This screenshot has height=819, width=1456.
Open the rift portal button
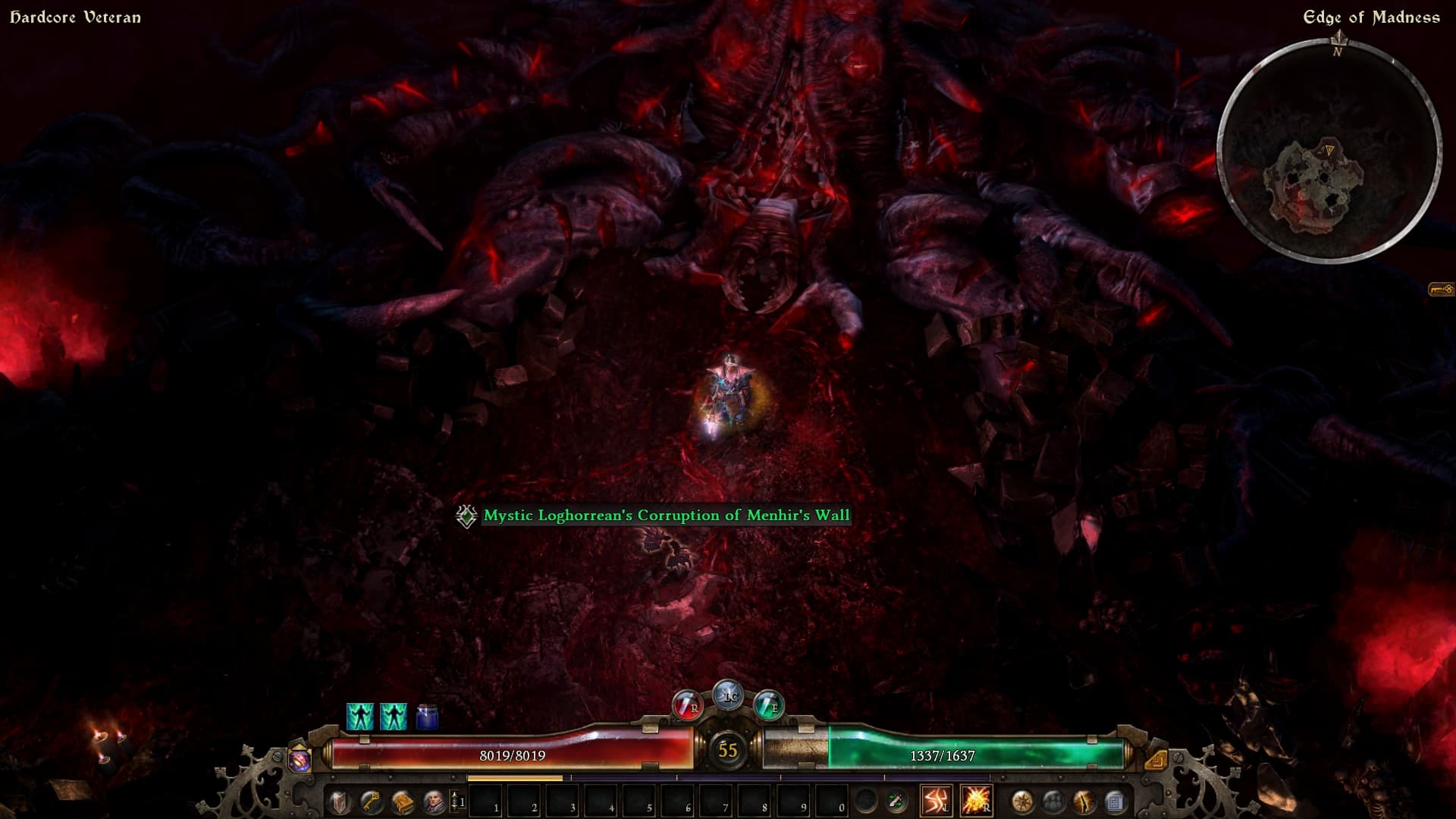(1084, 802)
